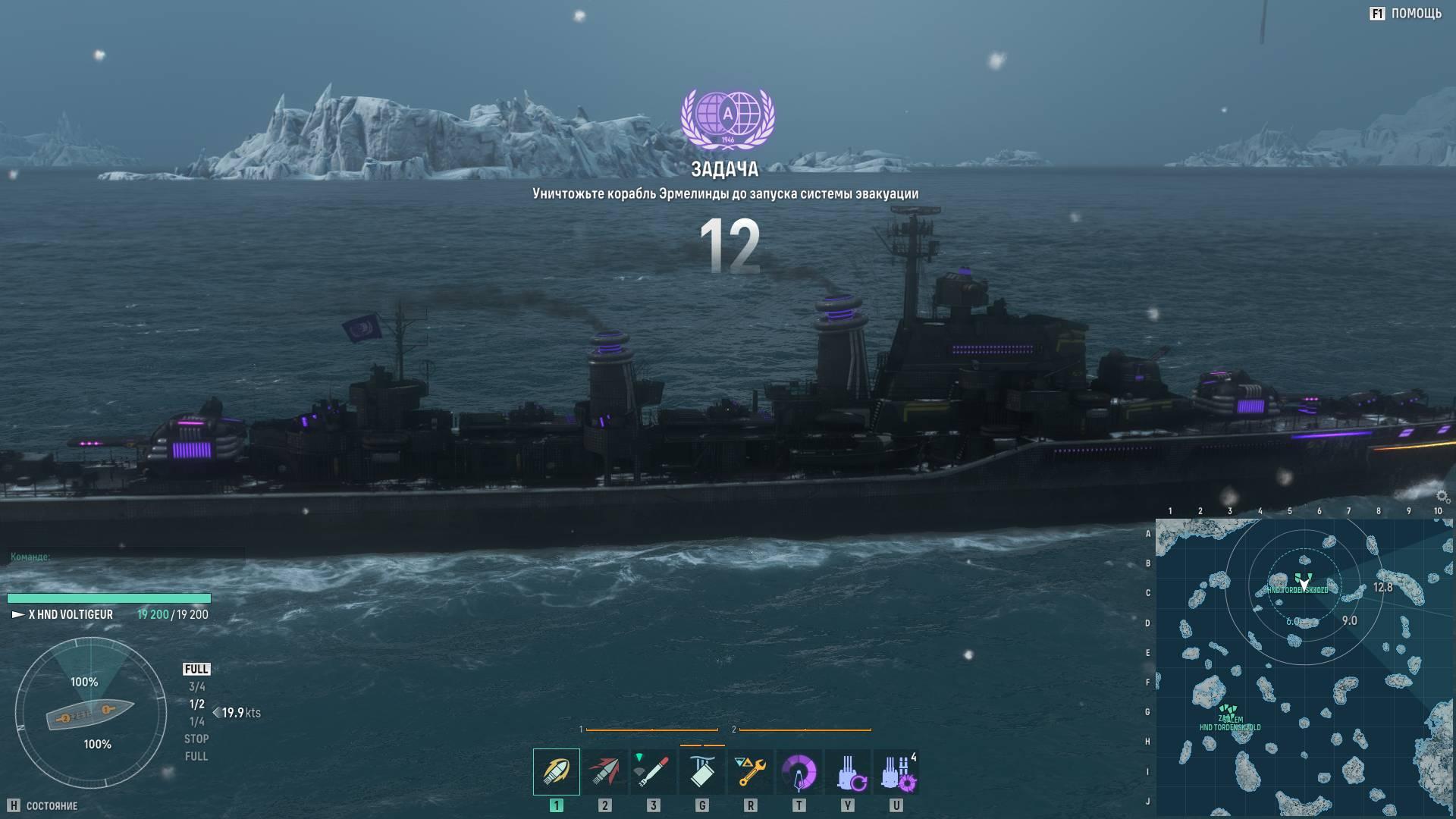Set engine throttle to 1/4
This screenshot has height=819, width=1456.
[x=196, y=722]
